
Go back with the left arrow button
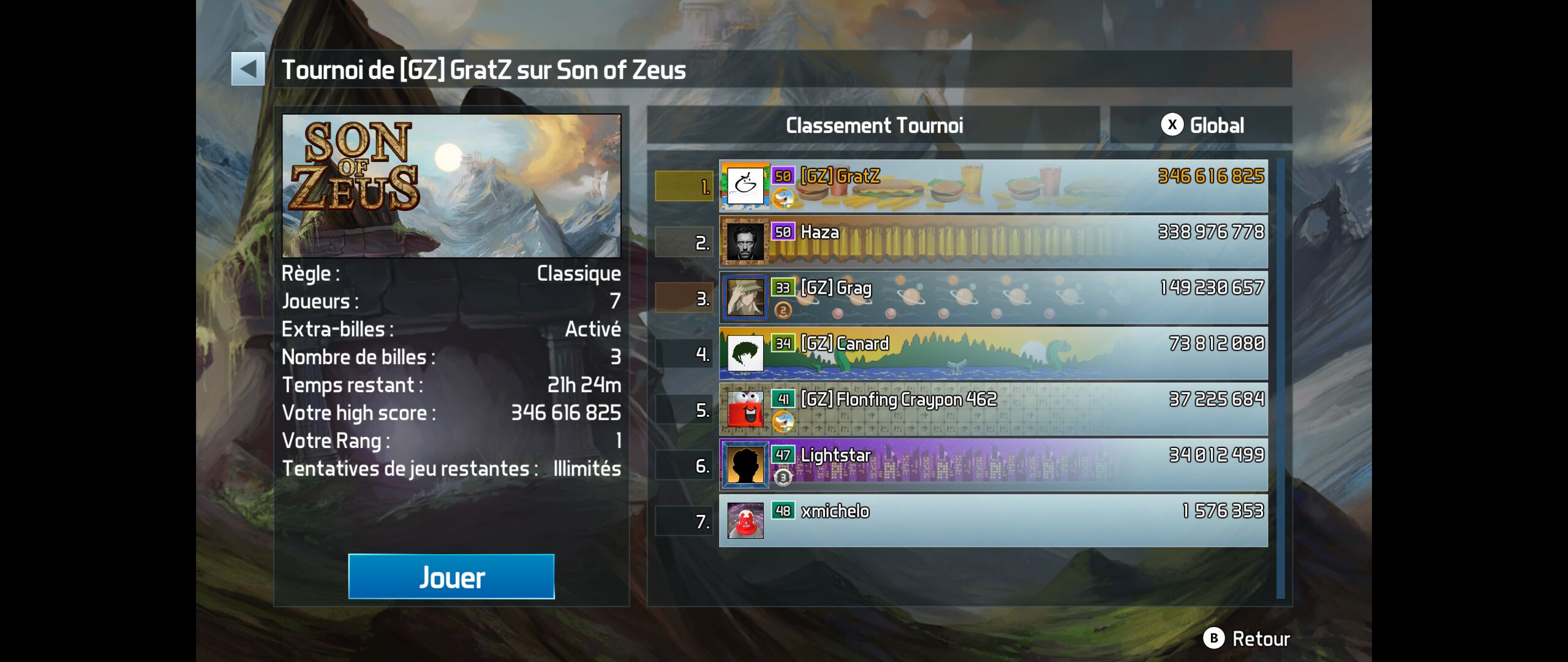[248, 69]
